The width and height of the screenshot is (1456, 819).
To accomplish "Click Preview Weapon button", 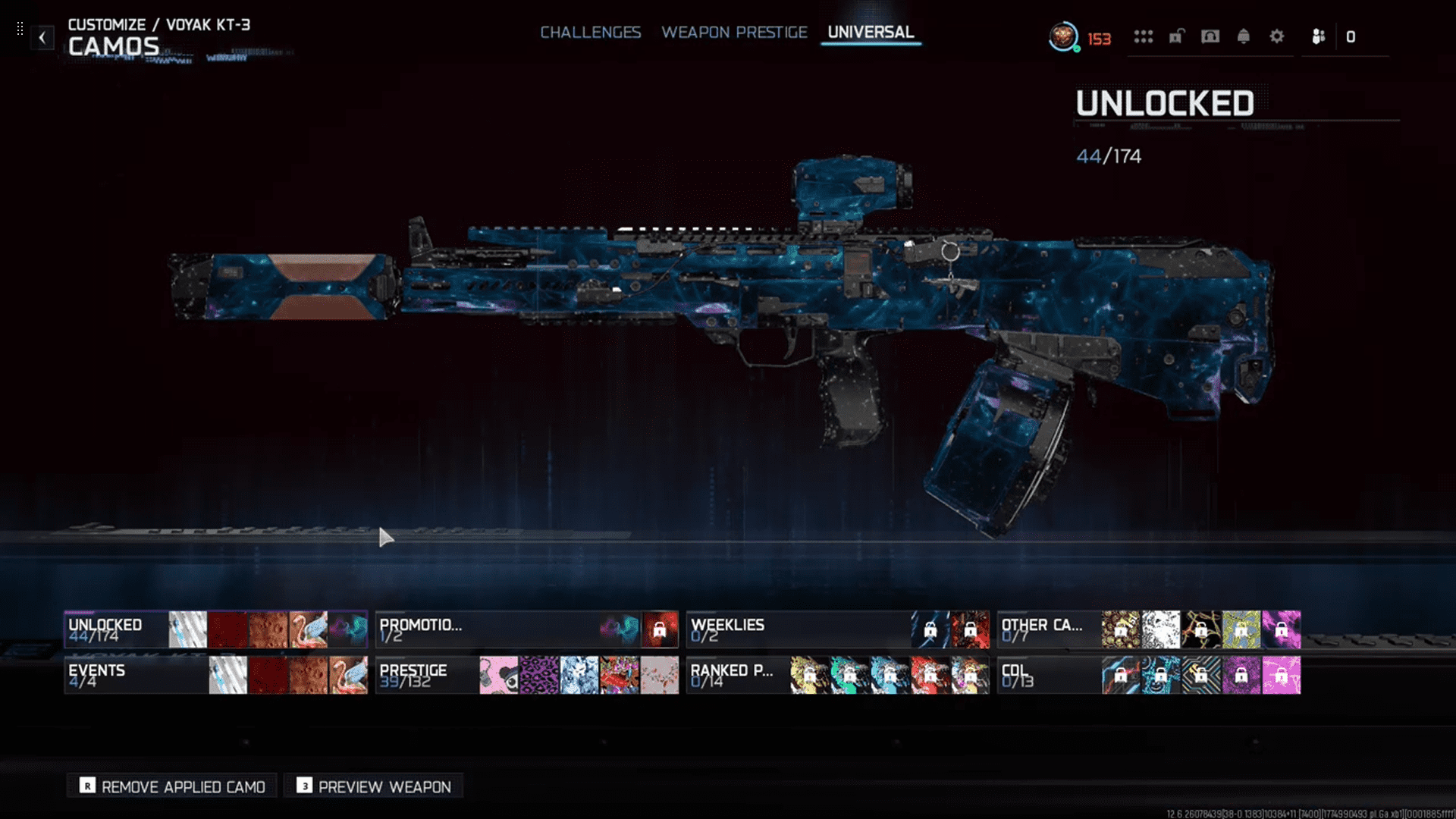I will pyautogui.click(x=373, y=786).
